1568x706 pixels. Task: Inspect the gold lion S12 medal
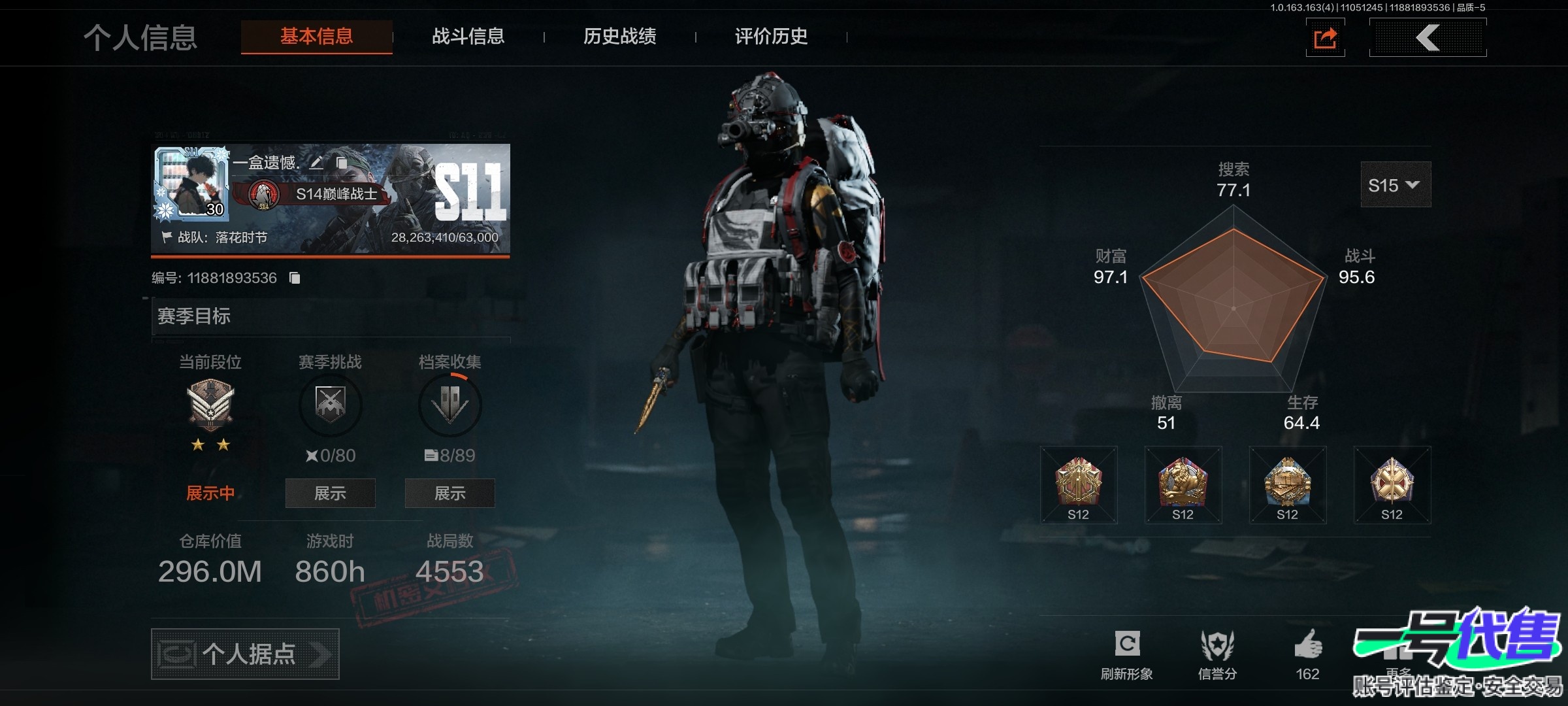point(1183,484)
